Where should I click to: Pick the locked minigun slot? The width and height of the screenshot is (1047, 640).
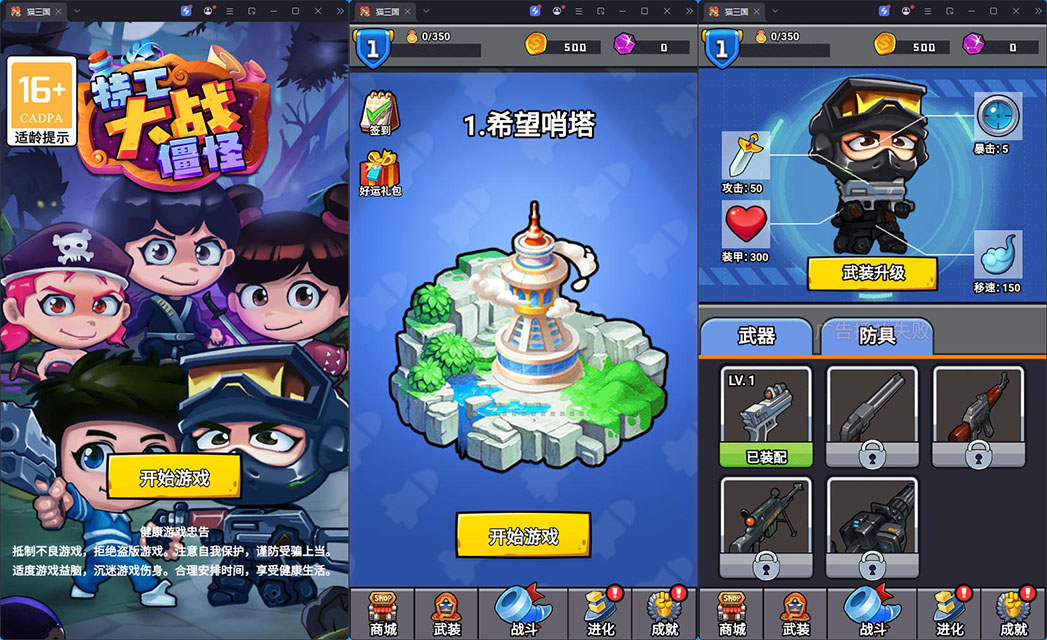[872, 528]
